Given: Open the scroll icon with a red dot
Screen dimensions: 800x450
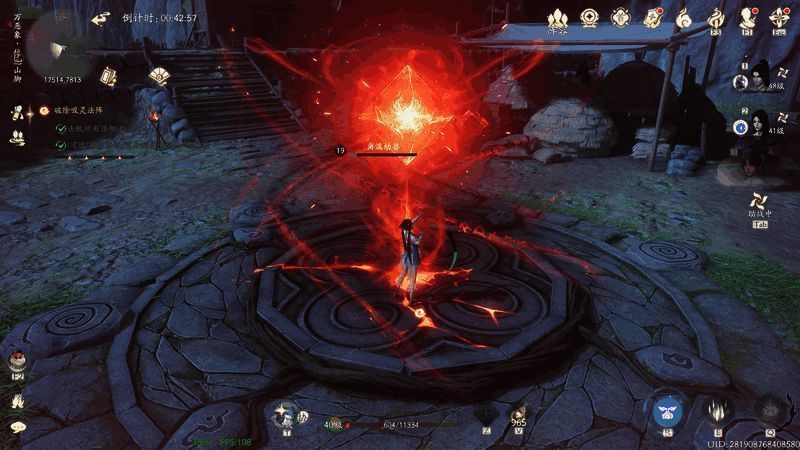Looking at the screenshot, I should (653, 17).
